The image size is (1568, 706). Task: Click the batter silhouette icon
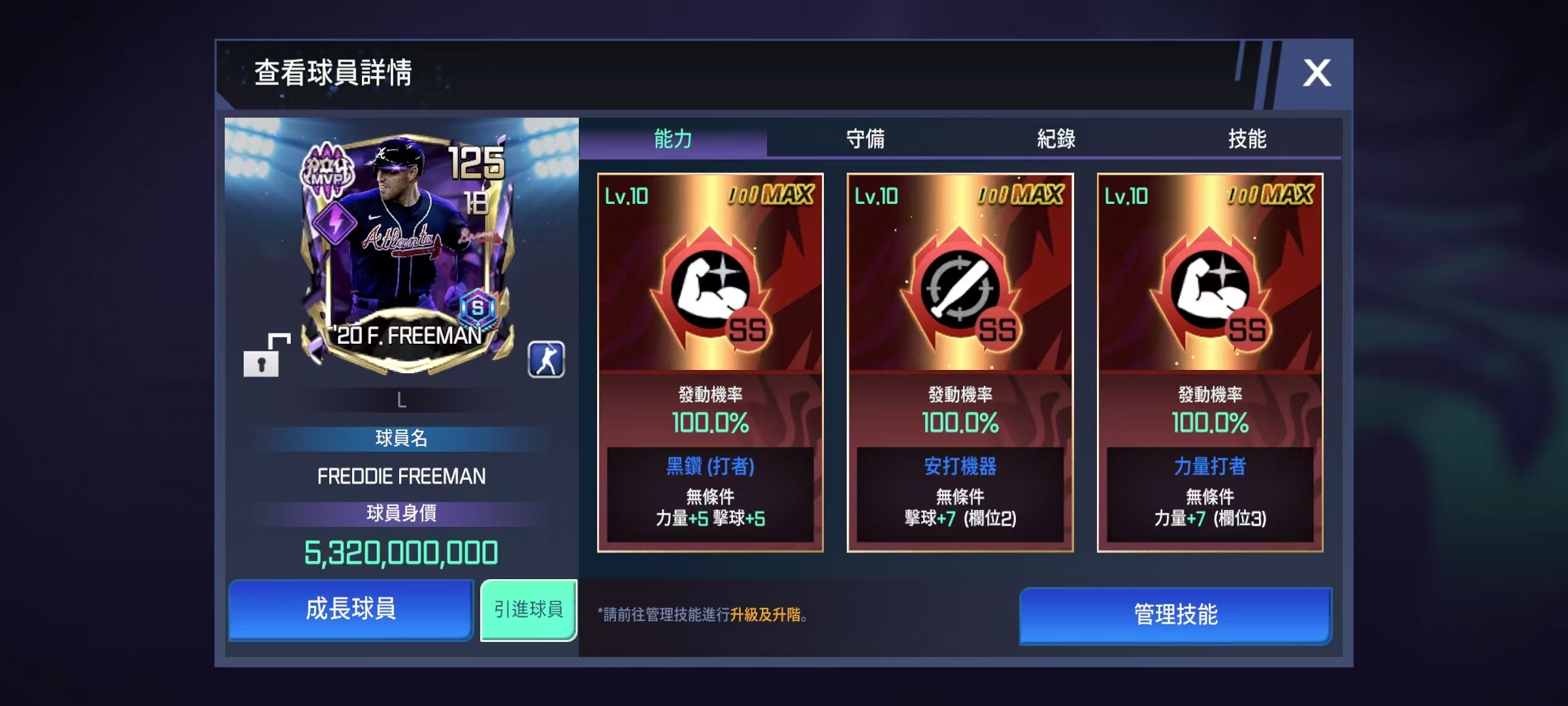click(546, 360)
